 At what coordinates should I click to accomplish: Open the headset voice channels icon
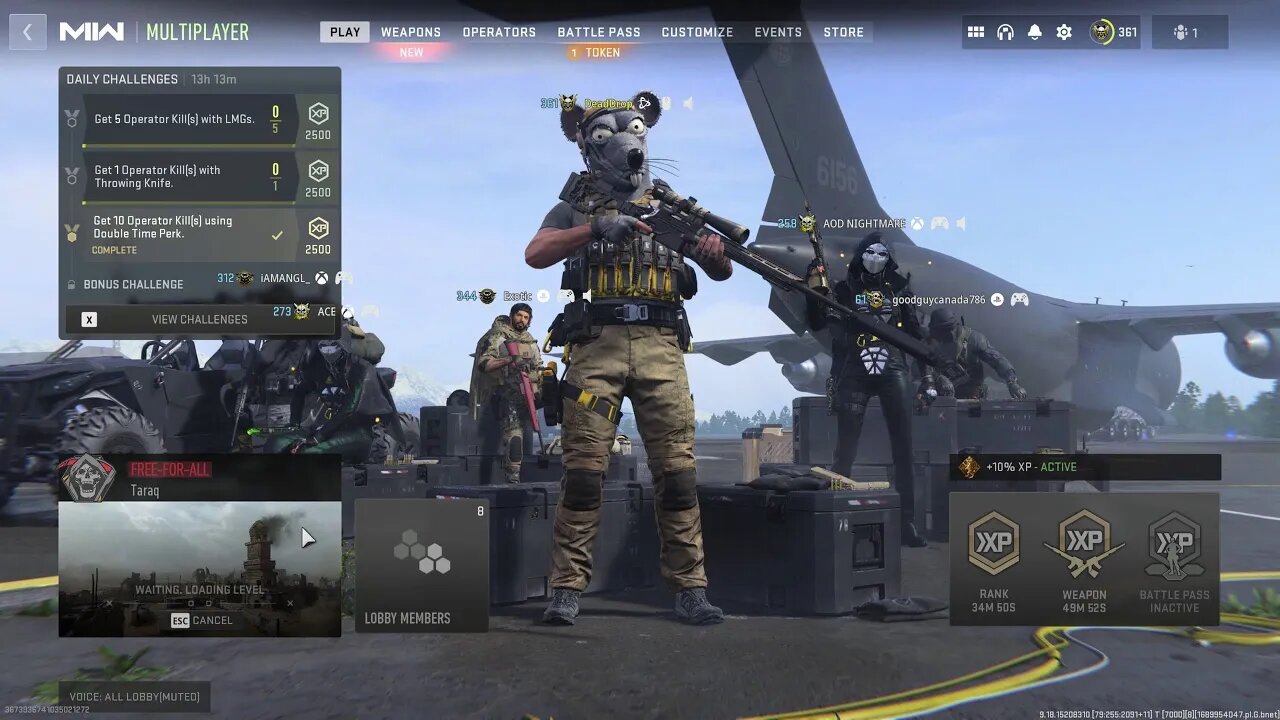pyautogui.click(x=1005, y=32)
